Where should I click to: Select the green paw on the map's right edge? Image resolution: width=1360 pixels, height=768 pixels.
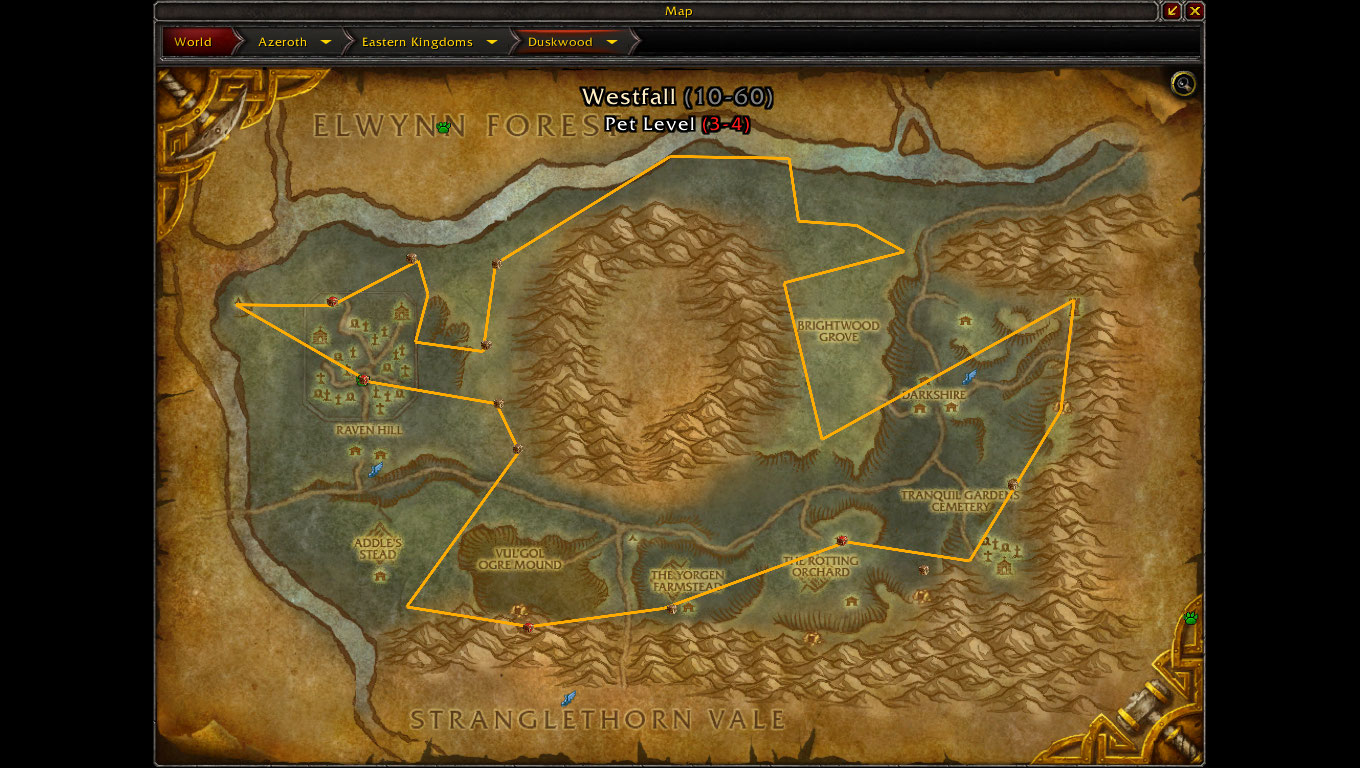pos(1191,618)
